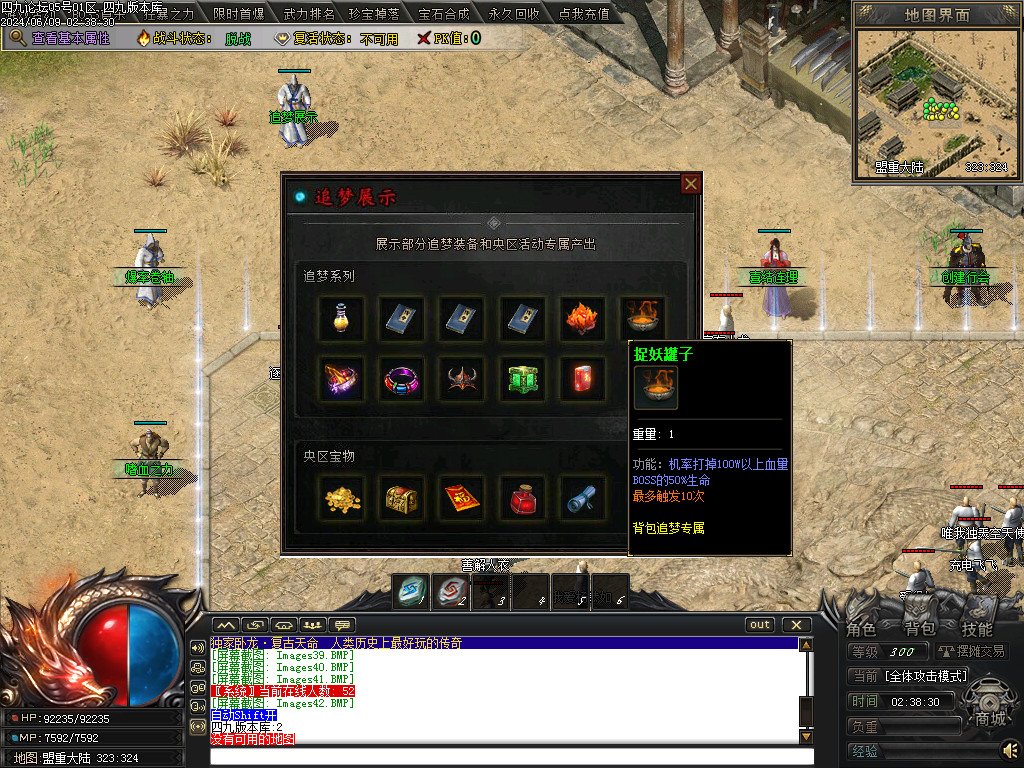
Task: Select the 捉妖罐子 fire bowl slot
Action: click(x=641, y=319)
